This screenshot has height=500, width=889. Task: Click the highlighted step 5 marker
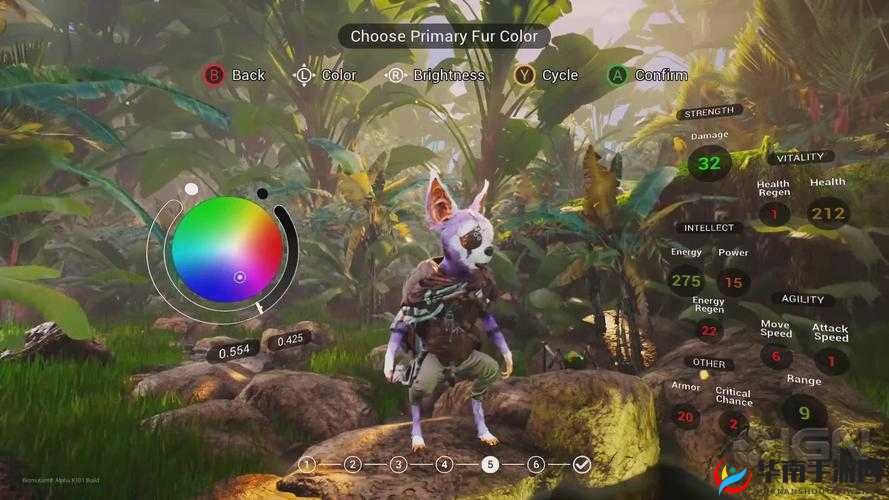point(490,464)
